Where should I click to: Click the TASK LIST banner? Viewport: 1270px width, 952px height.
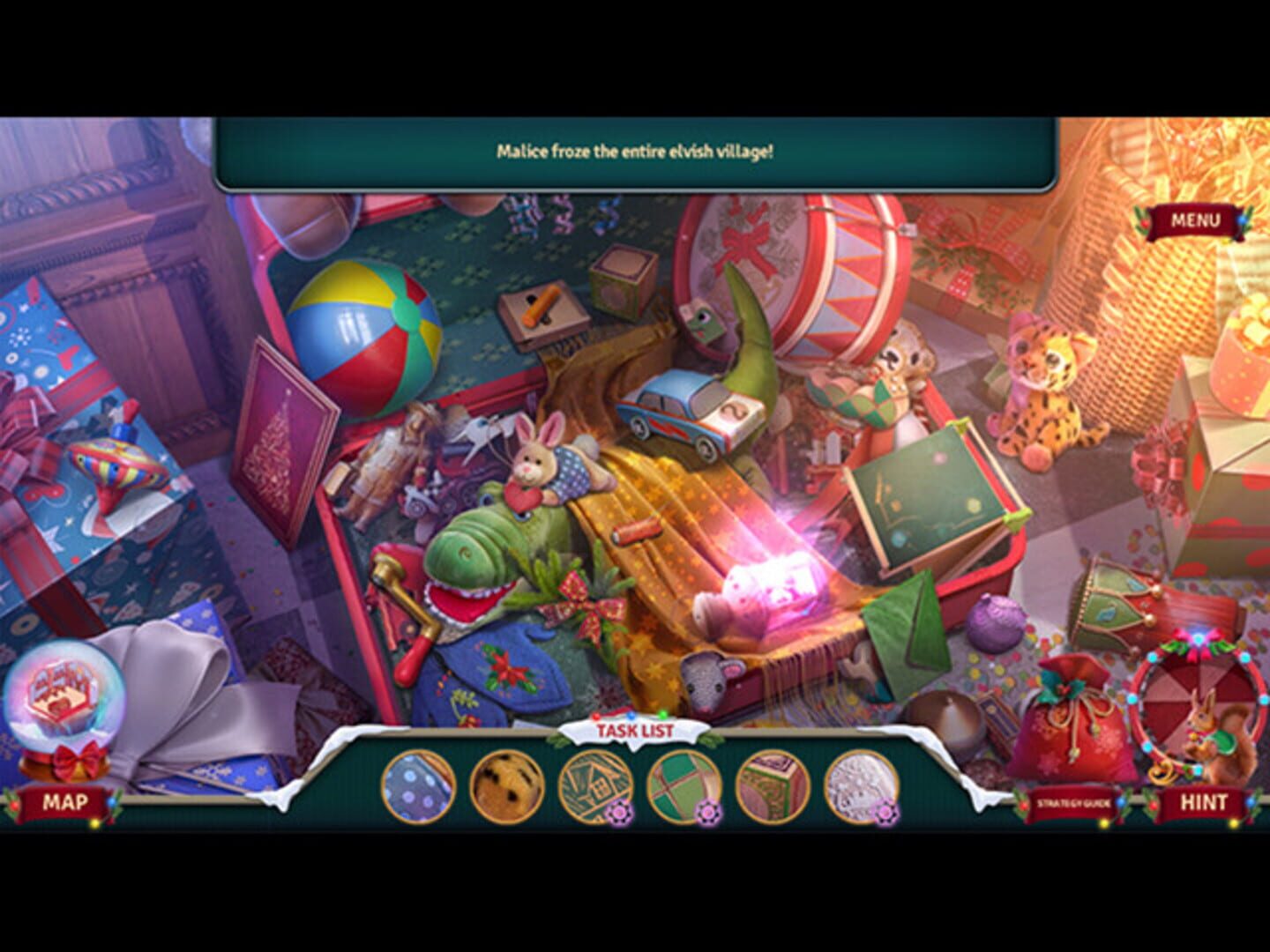637,730
